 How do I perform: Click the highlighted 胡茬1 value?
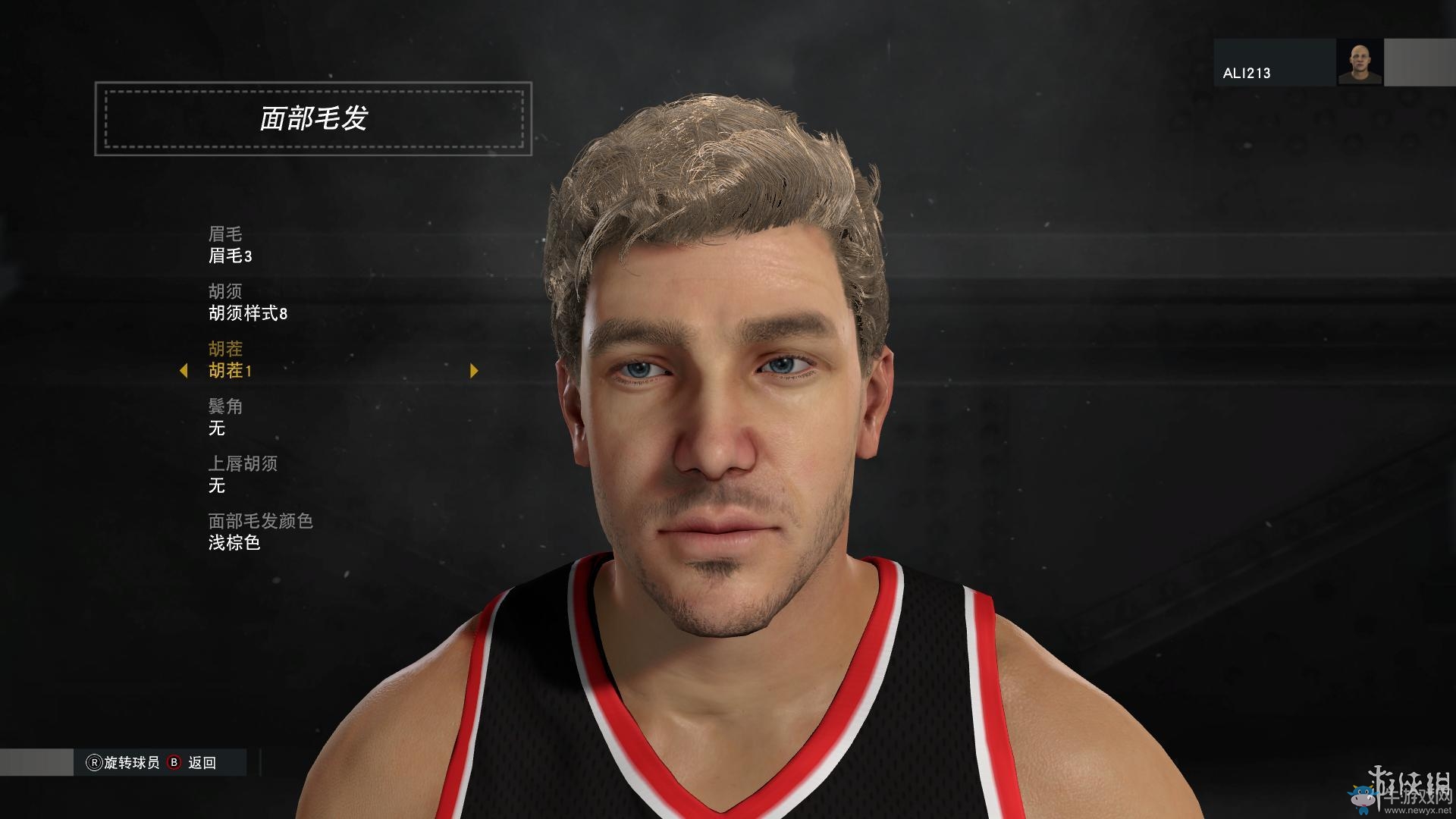[x=231, y=371]
